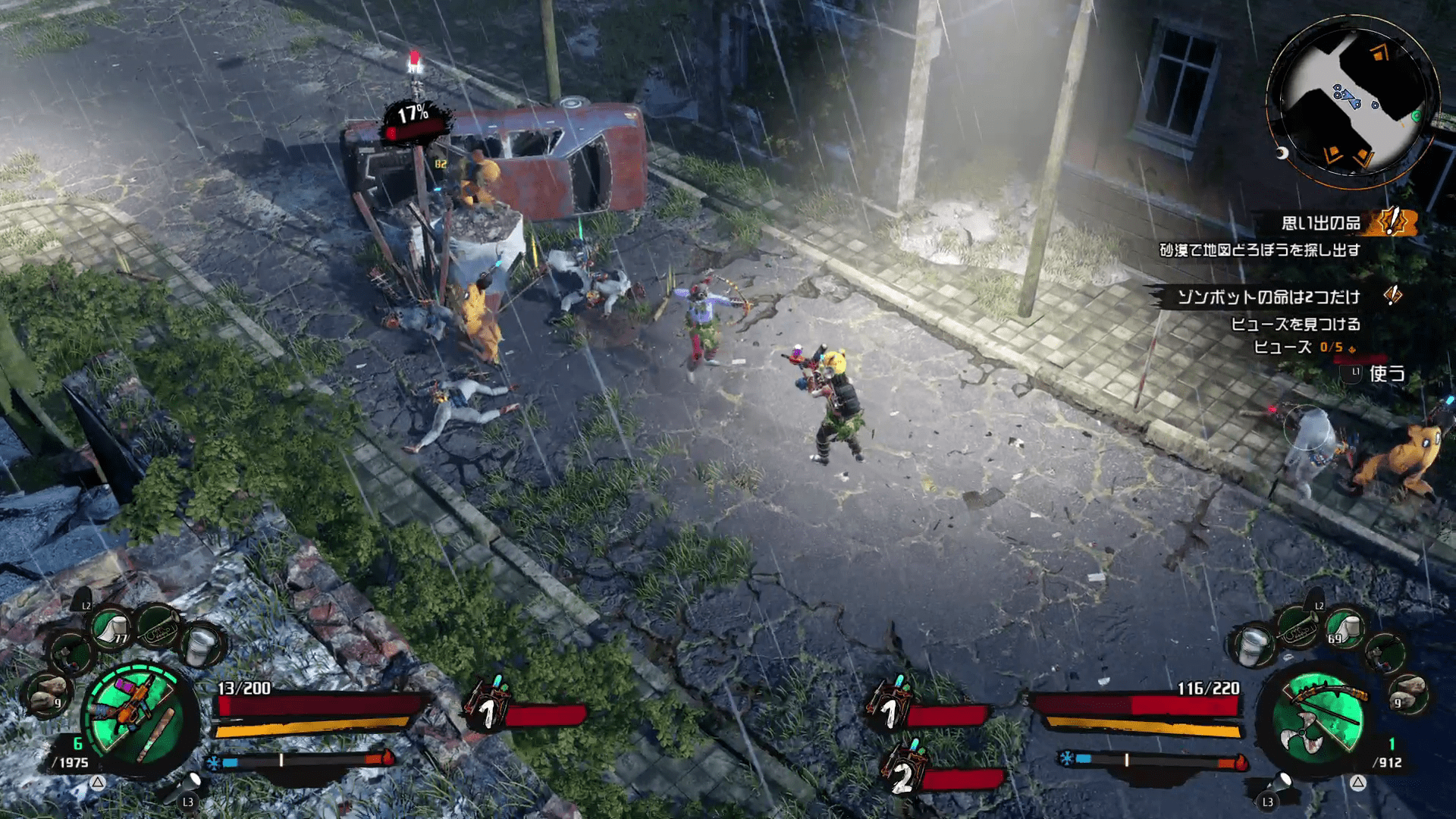Pick left player's rocks slot with 9
This screenshot has height=819, width=1456.
pyautogui.click(x=49, y=694)
